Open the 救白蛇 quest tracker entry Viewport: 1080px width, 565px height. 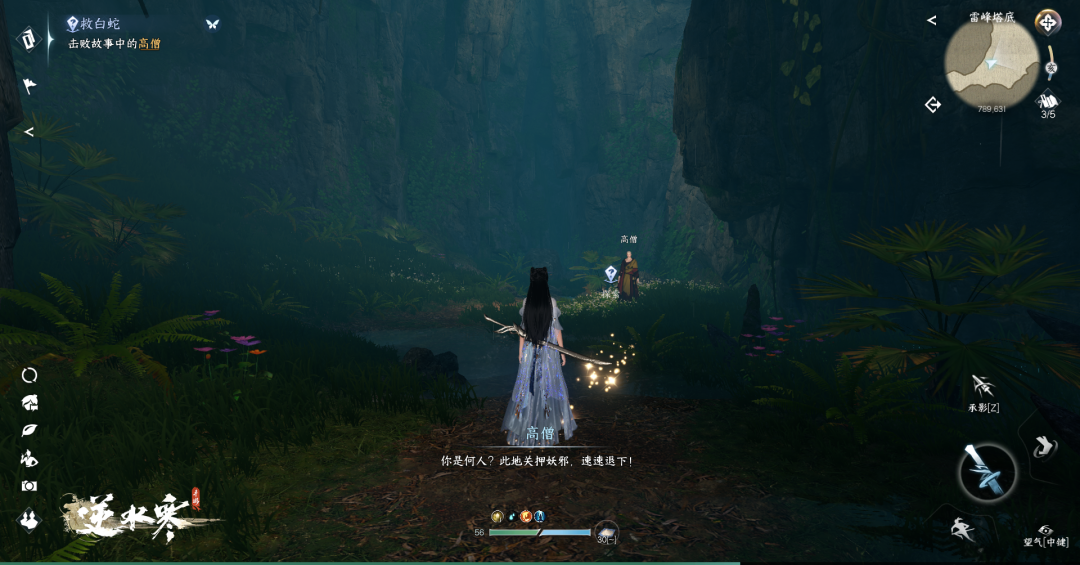pyautogui.click(x=98, y=24)
